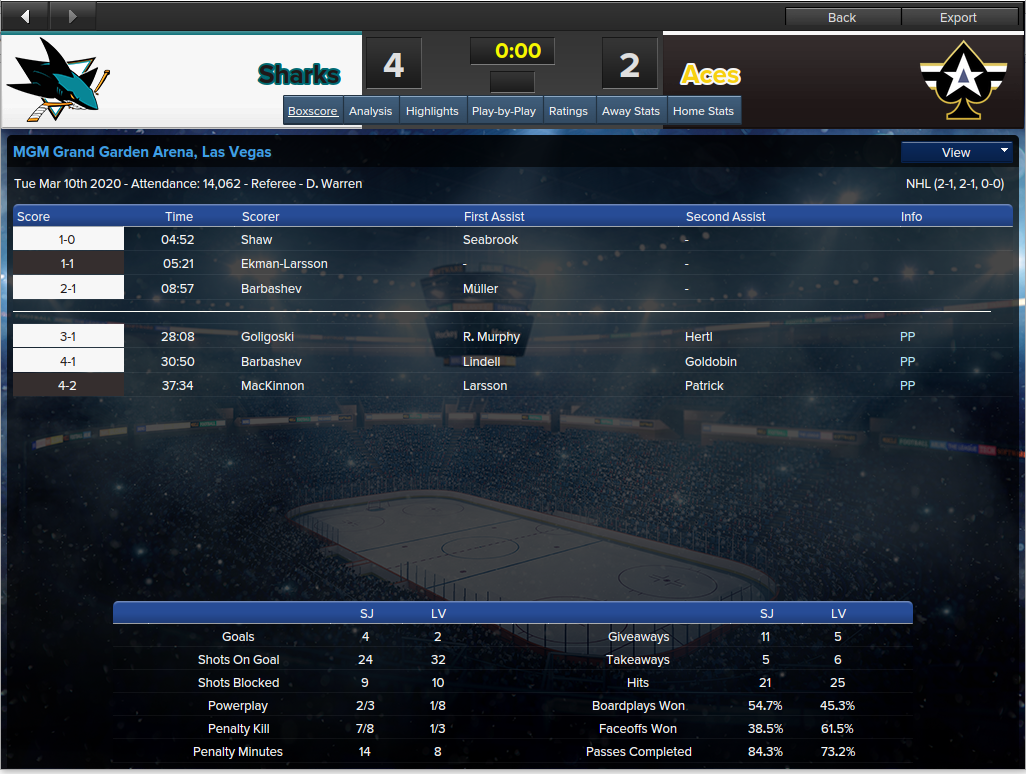Select second assist Hertl
Viewport: 1026px width, 774px height.
(699, 337)
